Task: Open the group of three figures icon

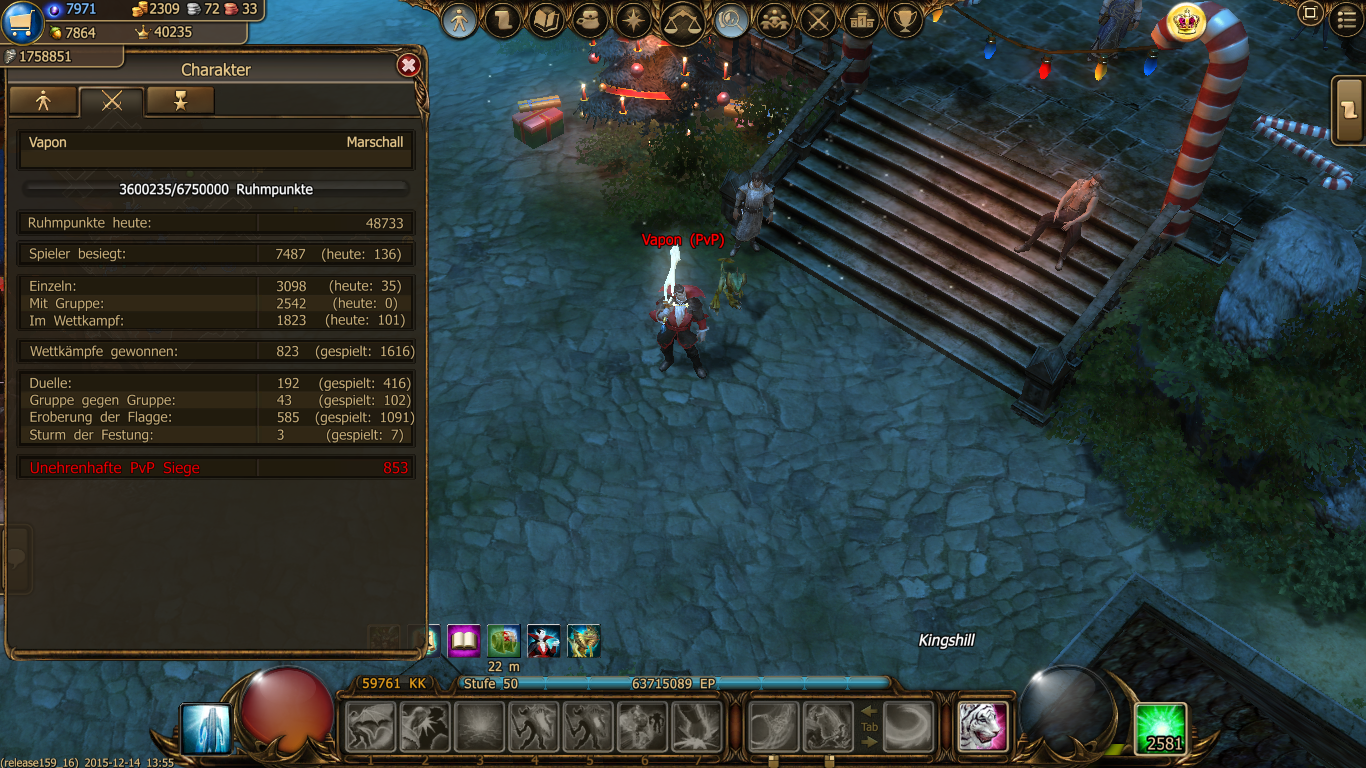Action: (774, 20)
